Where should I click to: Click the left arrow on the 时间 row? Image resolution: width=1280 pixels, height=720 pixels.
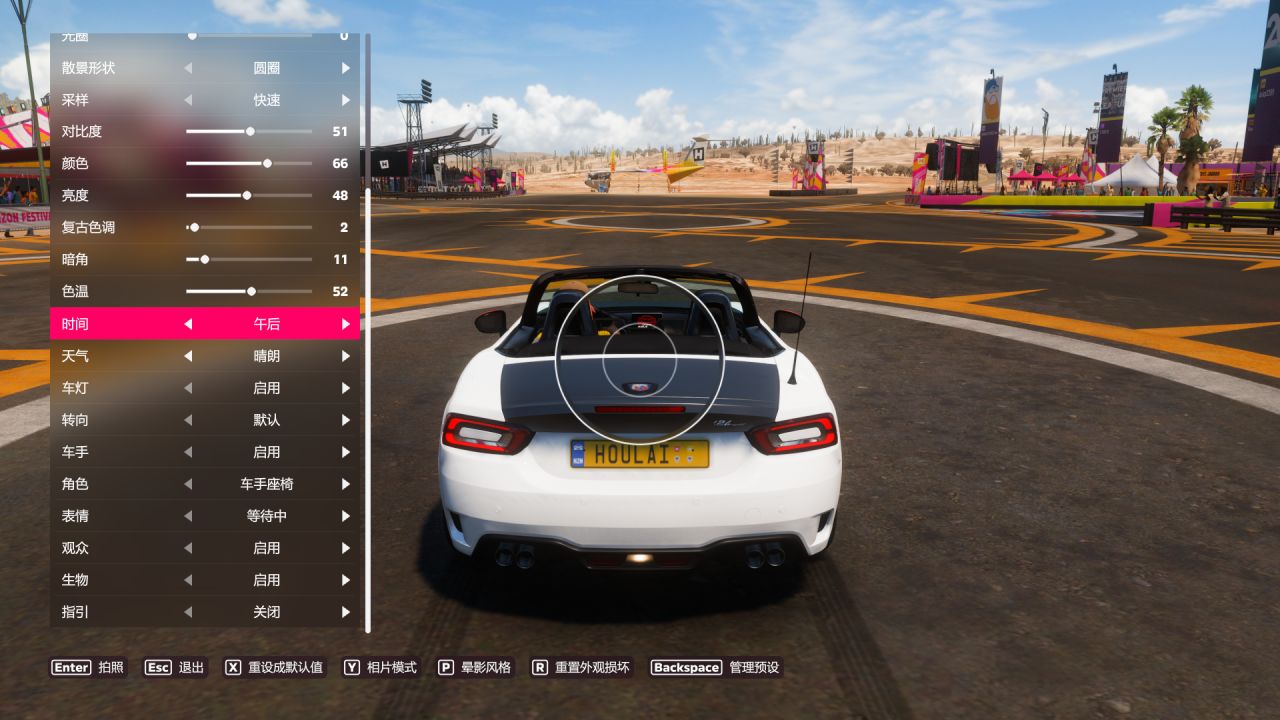pos(188,324)
